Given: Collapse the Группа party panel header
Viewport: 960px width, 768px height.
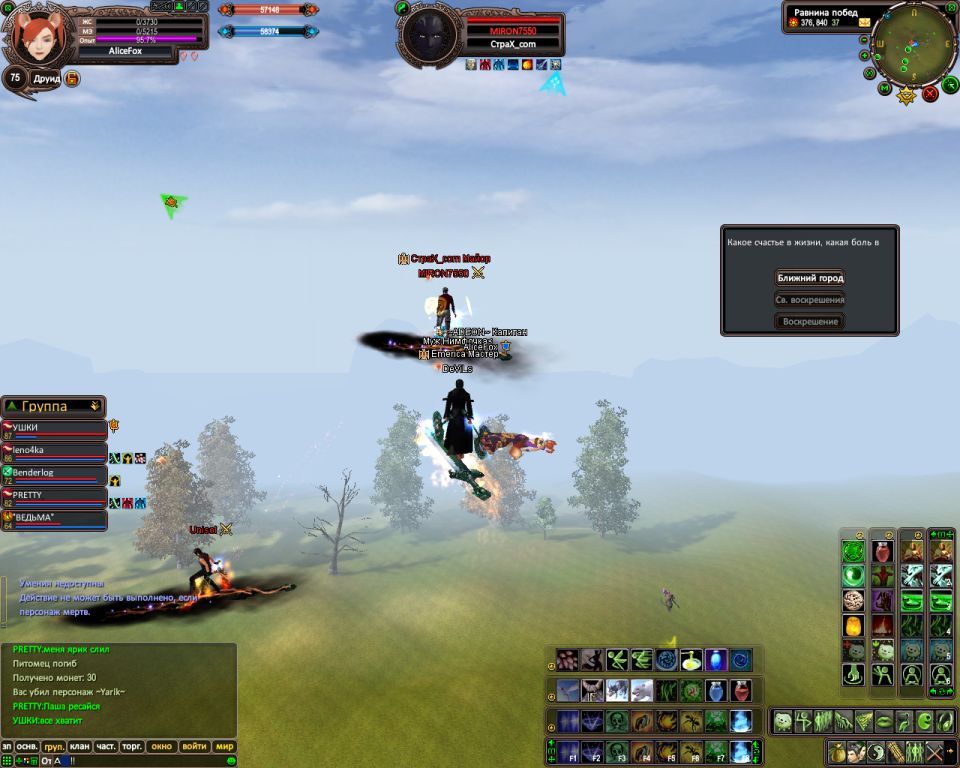Looking at the screenshot, I should 95,406.
